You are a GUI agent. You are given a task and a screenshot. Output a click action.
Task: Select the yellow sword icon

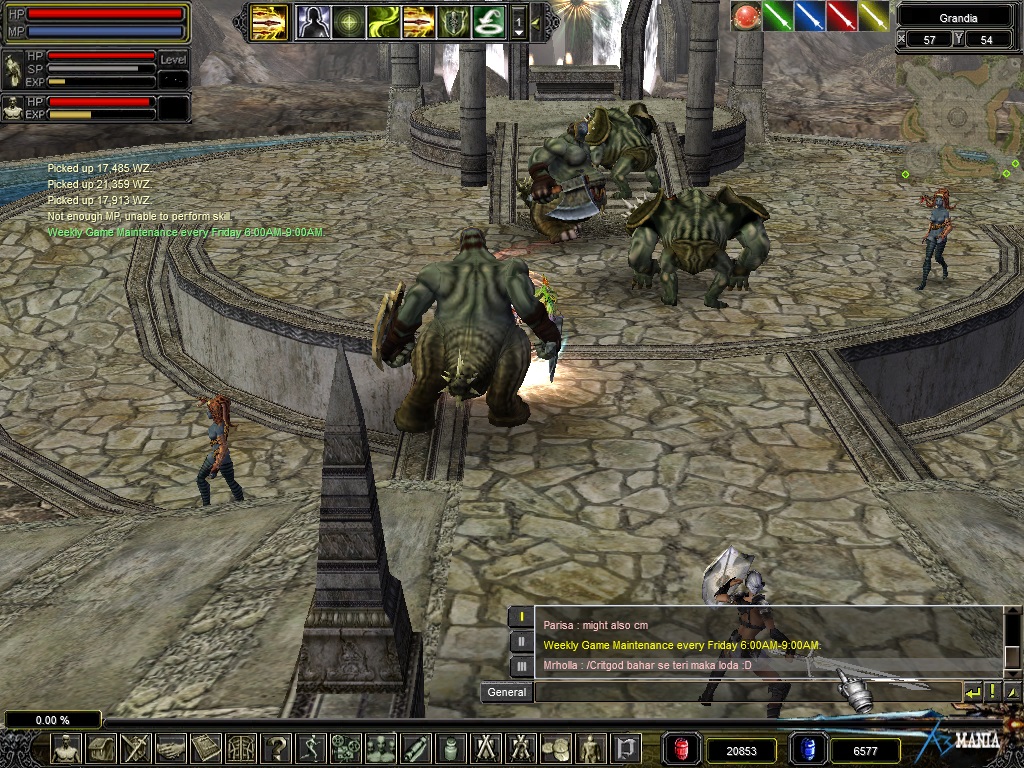click(x=873, y=16)
